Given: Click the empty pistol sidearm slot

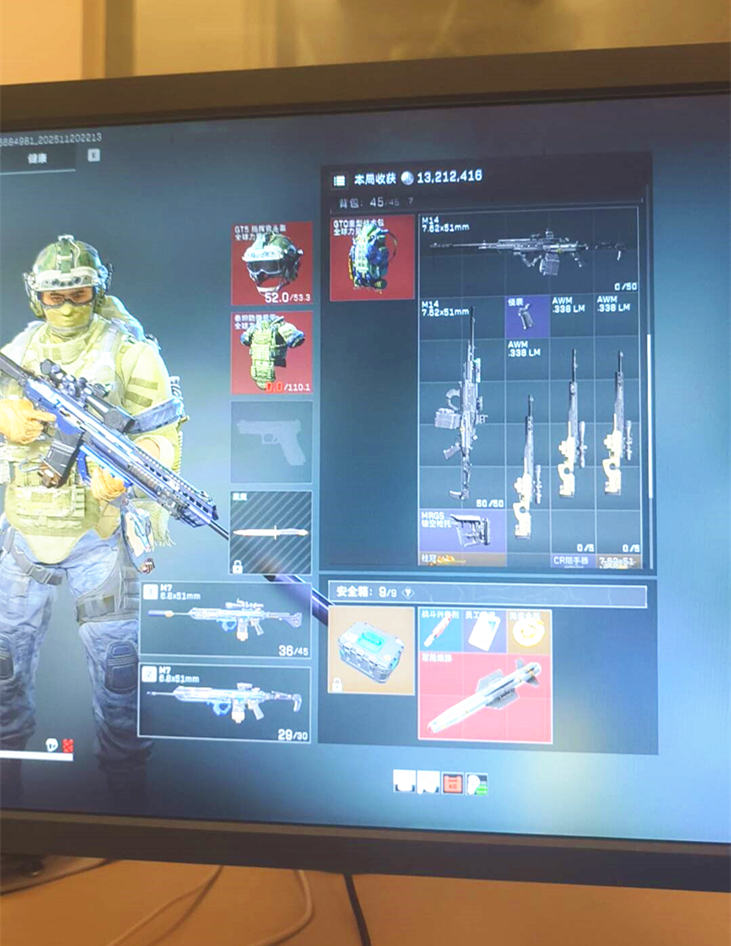Looking at the screenshot, I should 271,441.
